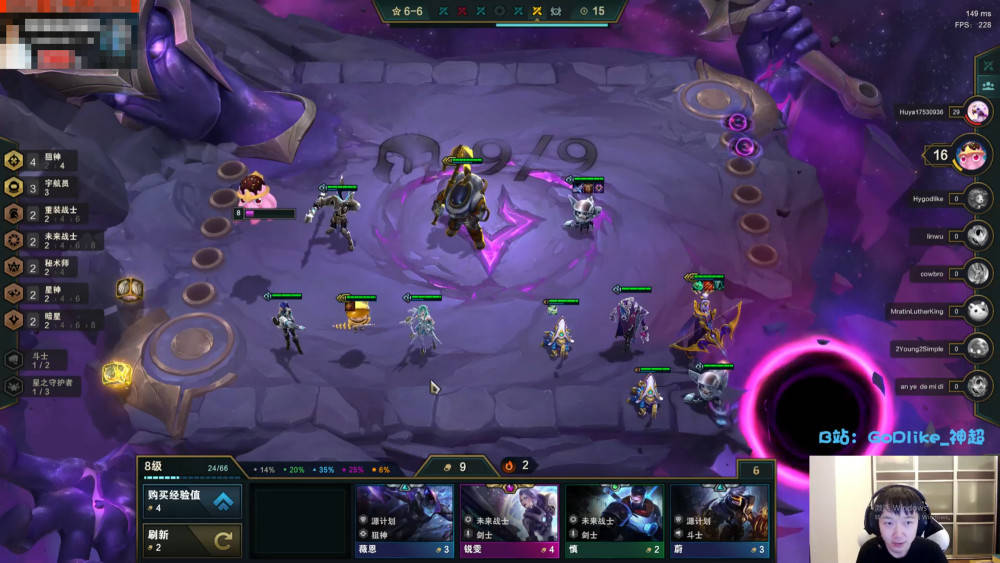Image resolution: width=1000 pixels, height=563 pixels.
Task: Show the 重装战士 trait details
Action: (40, 214)
